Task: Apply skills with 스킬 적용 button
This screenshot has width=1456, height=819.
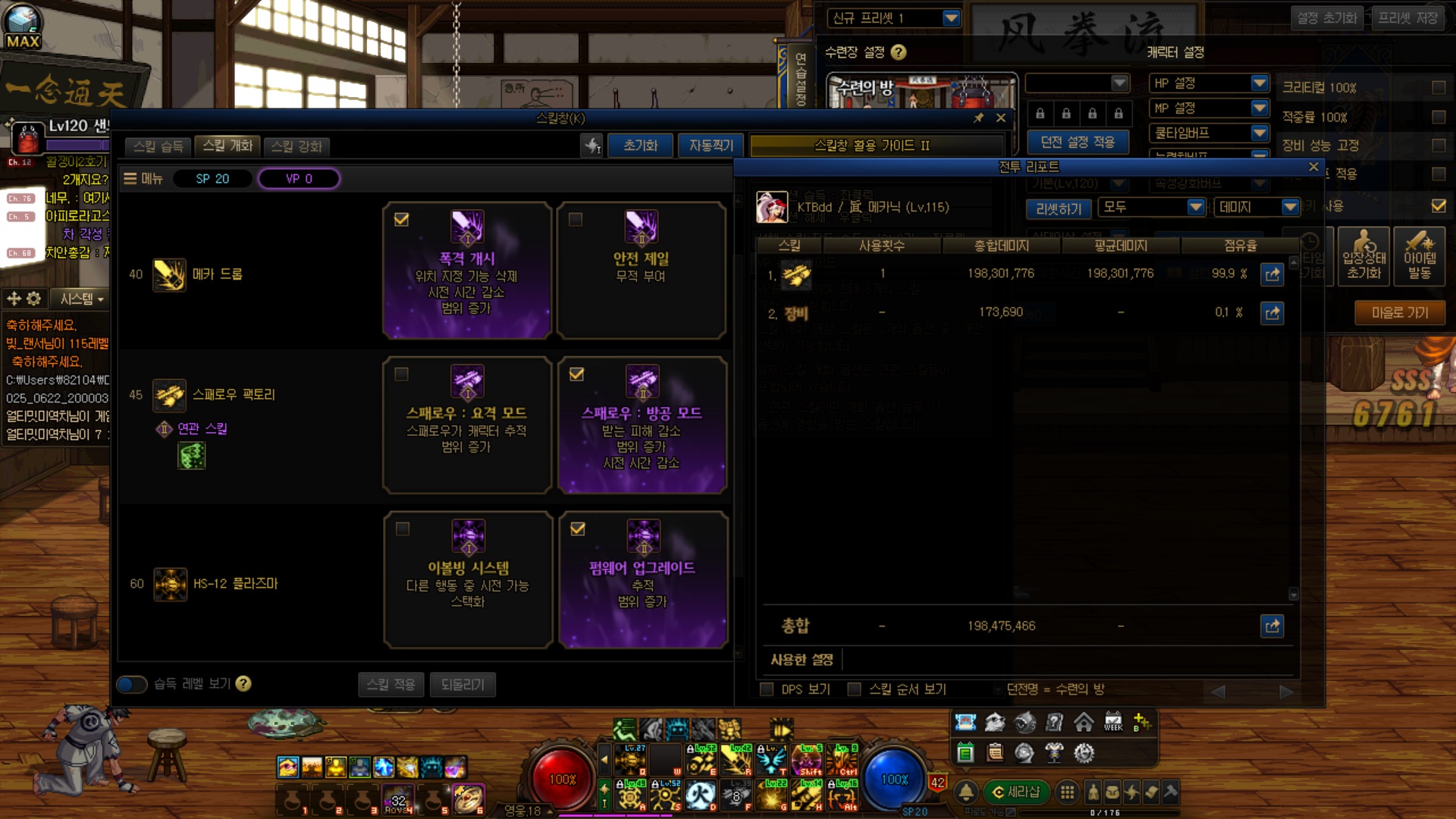Action: 391,684
